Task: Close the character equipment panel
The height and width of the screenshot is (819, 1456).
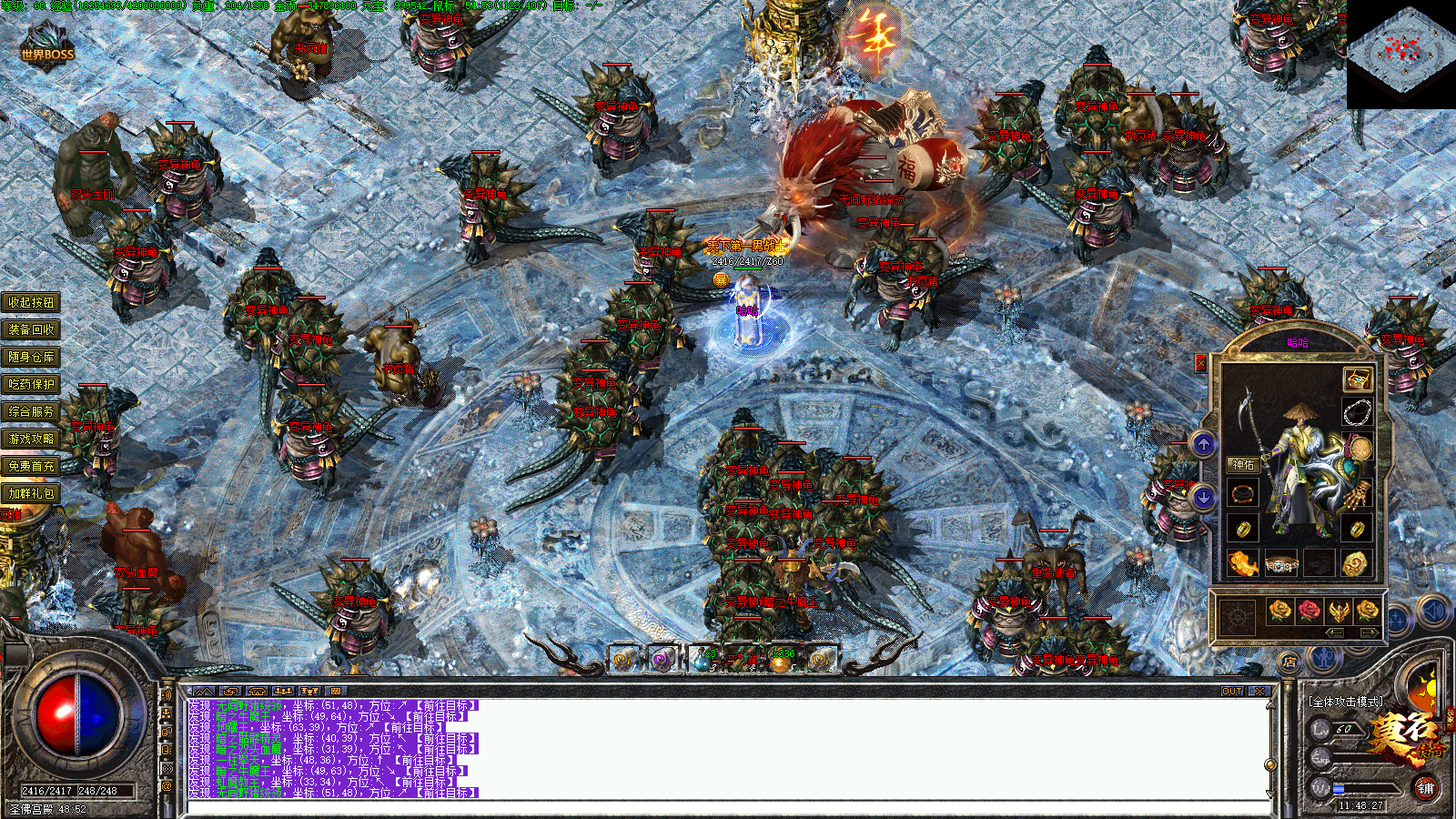Action: [x=1200, y=364]
